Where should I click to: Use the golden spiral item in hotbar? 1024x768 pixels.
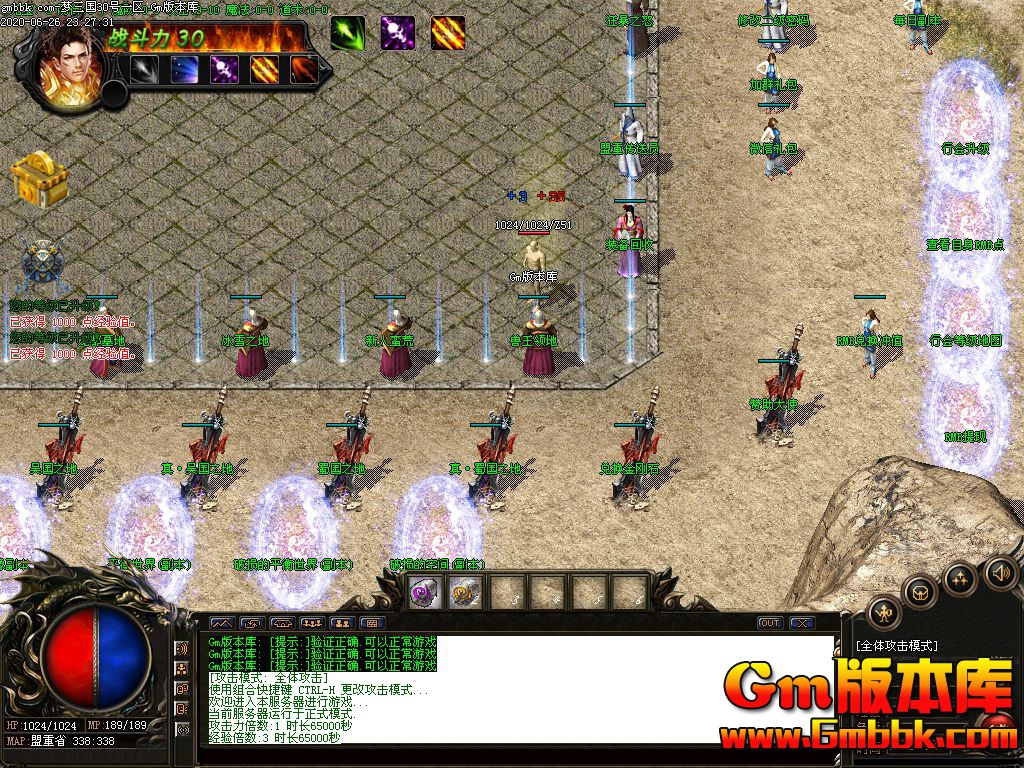[464, 591]
